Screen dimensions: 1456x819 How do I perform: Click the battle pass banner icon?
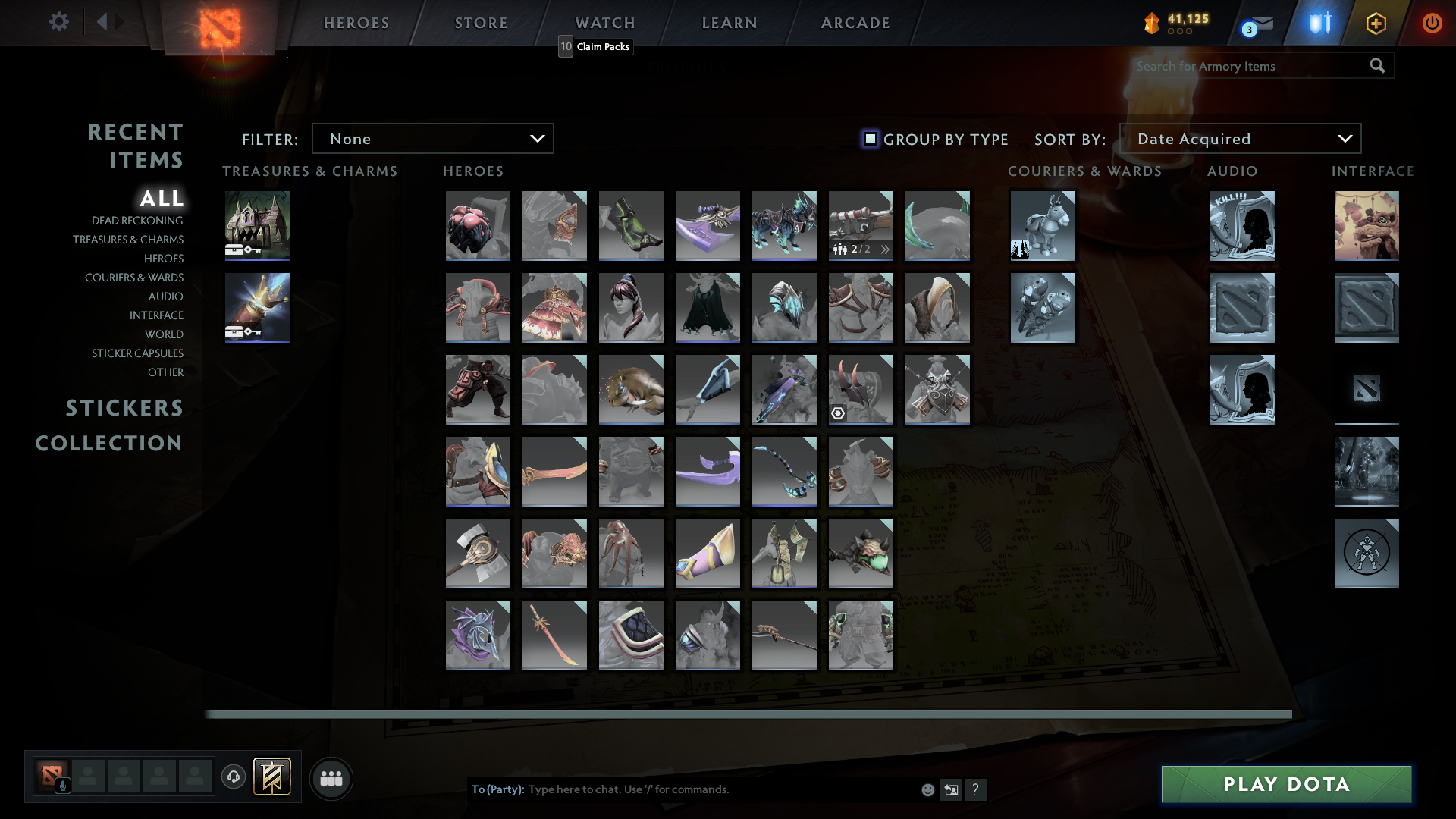click(273, 777)
